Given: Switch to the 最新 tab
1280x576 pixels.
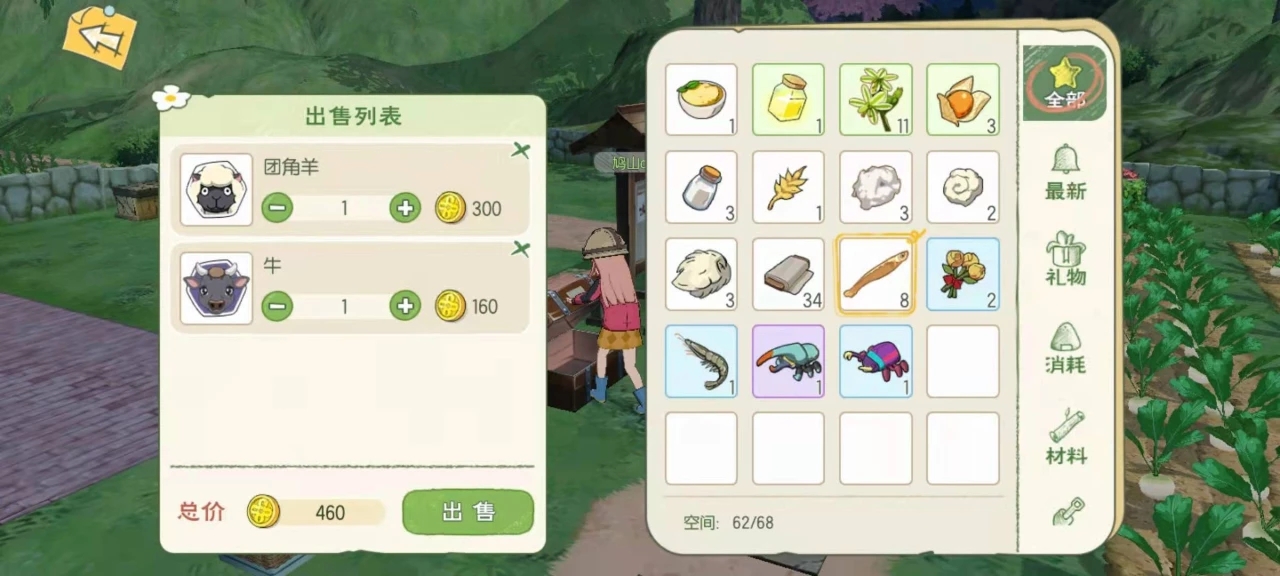Looking at the screenshot, I should (x=1065, y=172).
